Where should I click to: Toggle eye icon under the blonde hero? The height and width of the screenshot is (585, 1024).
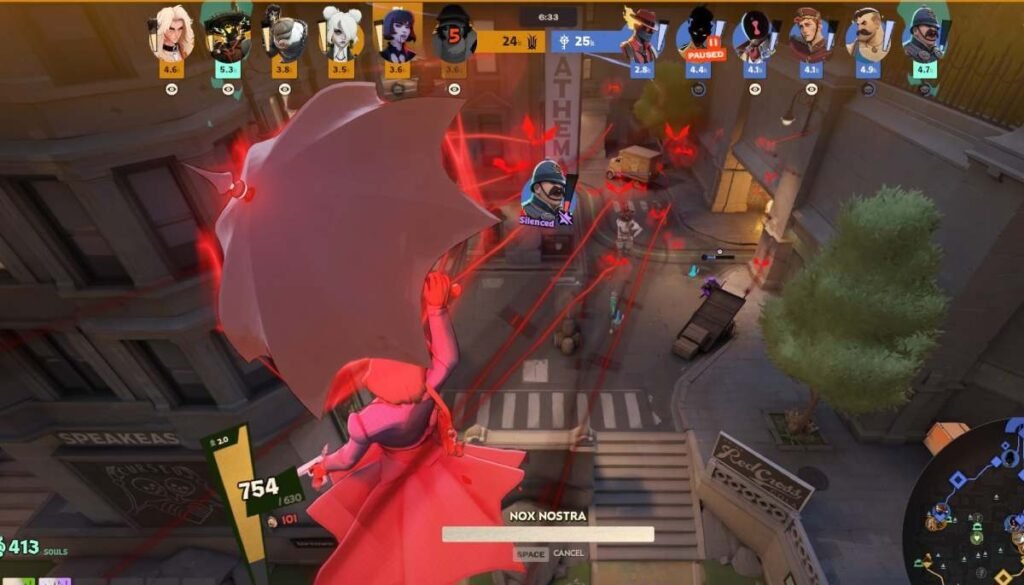(x=171, y=89)
